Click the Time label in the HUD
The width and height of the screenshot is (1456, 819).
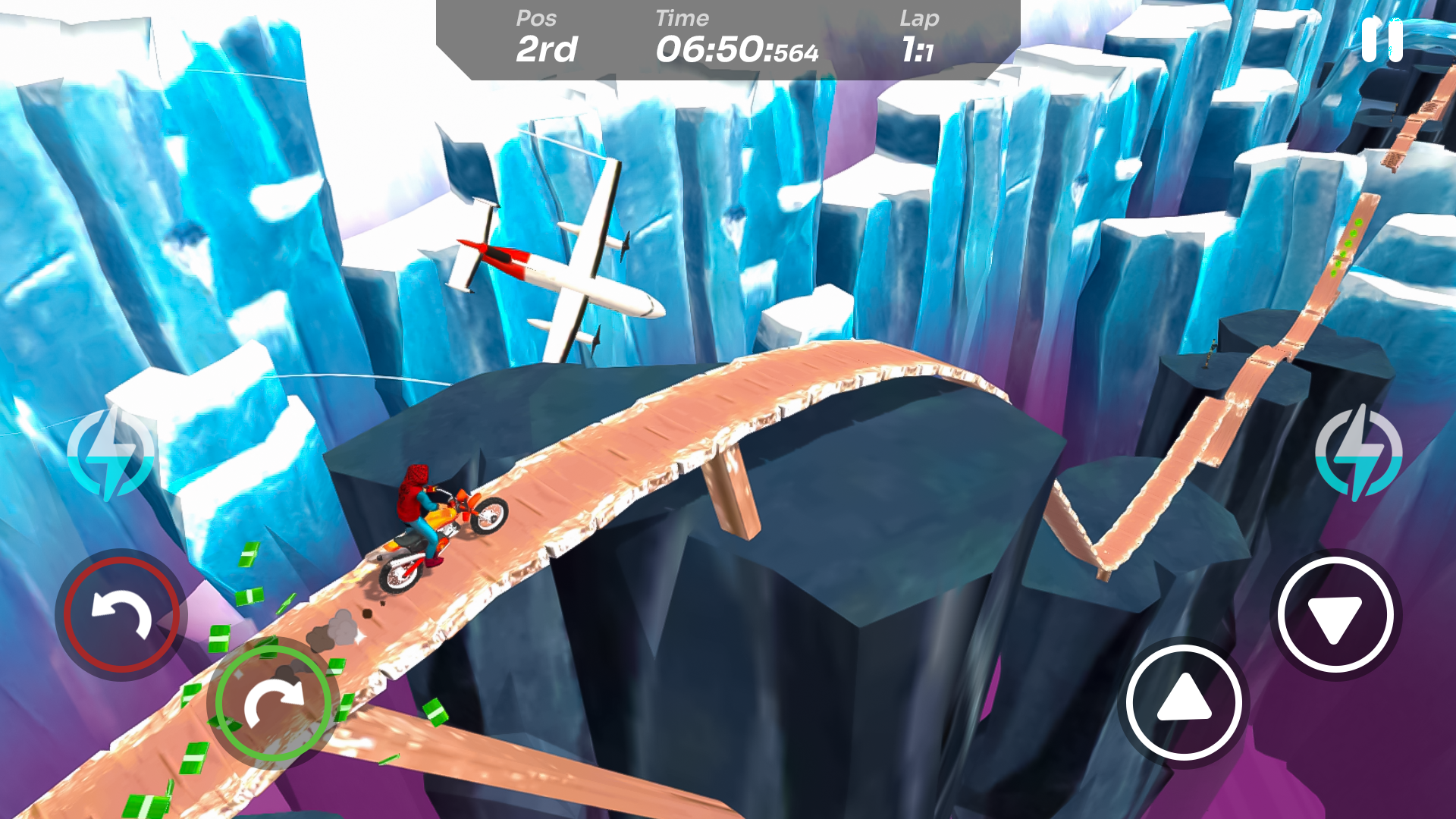click(682, 18)
